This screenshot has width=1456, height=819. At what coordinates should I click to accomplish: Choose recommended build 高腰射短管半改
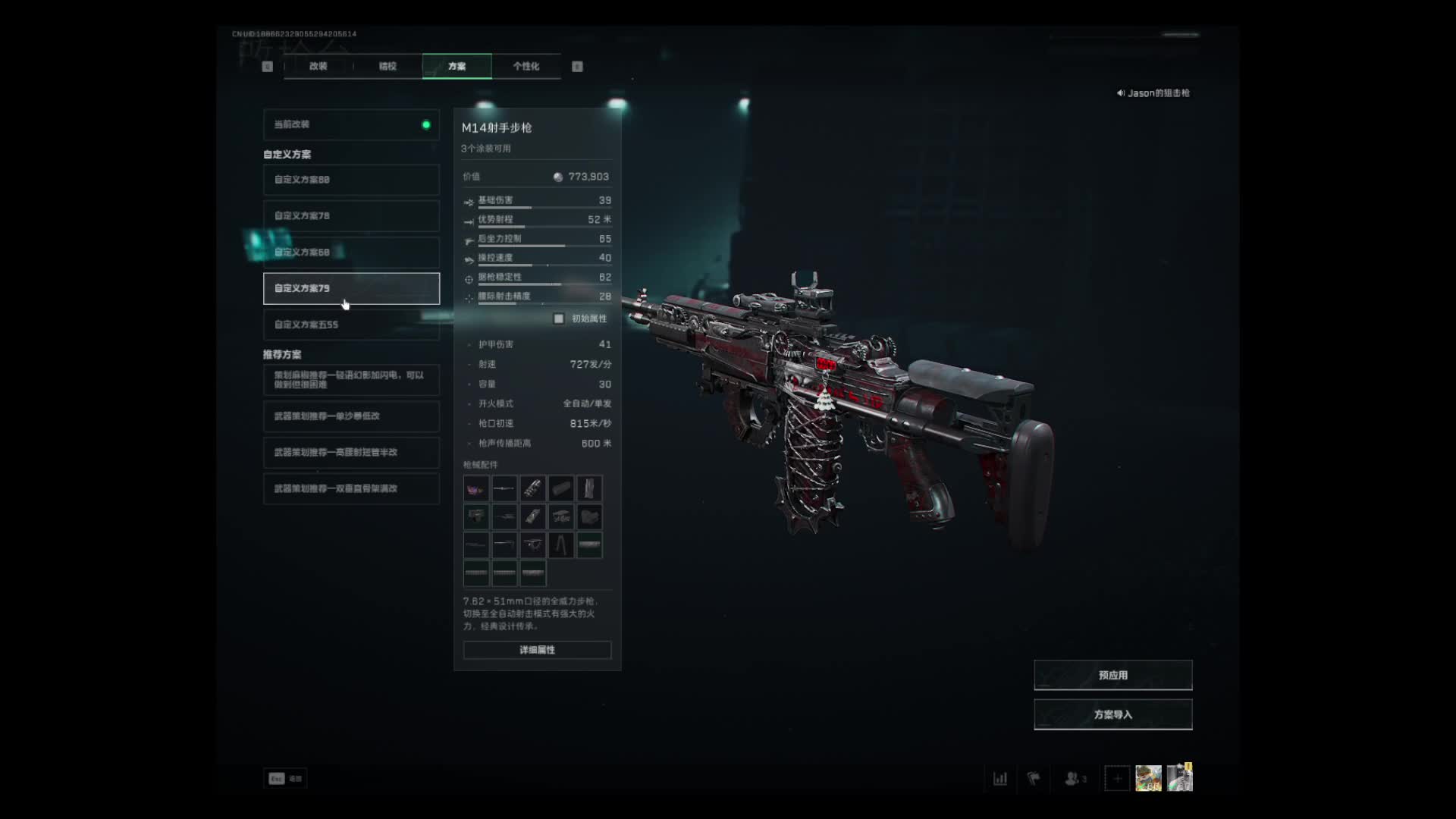pyautogui.click(x=351, y=453)
